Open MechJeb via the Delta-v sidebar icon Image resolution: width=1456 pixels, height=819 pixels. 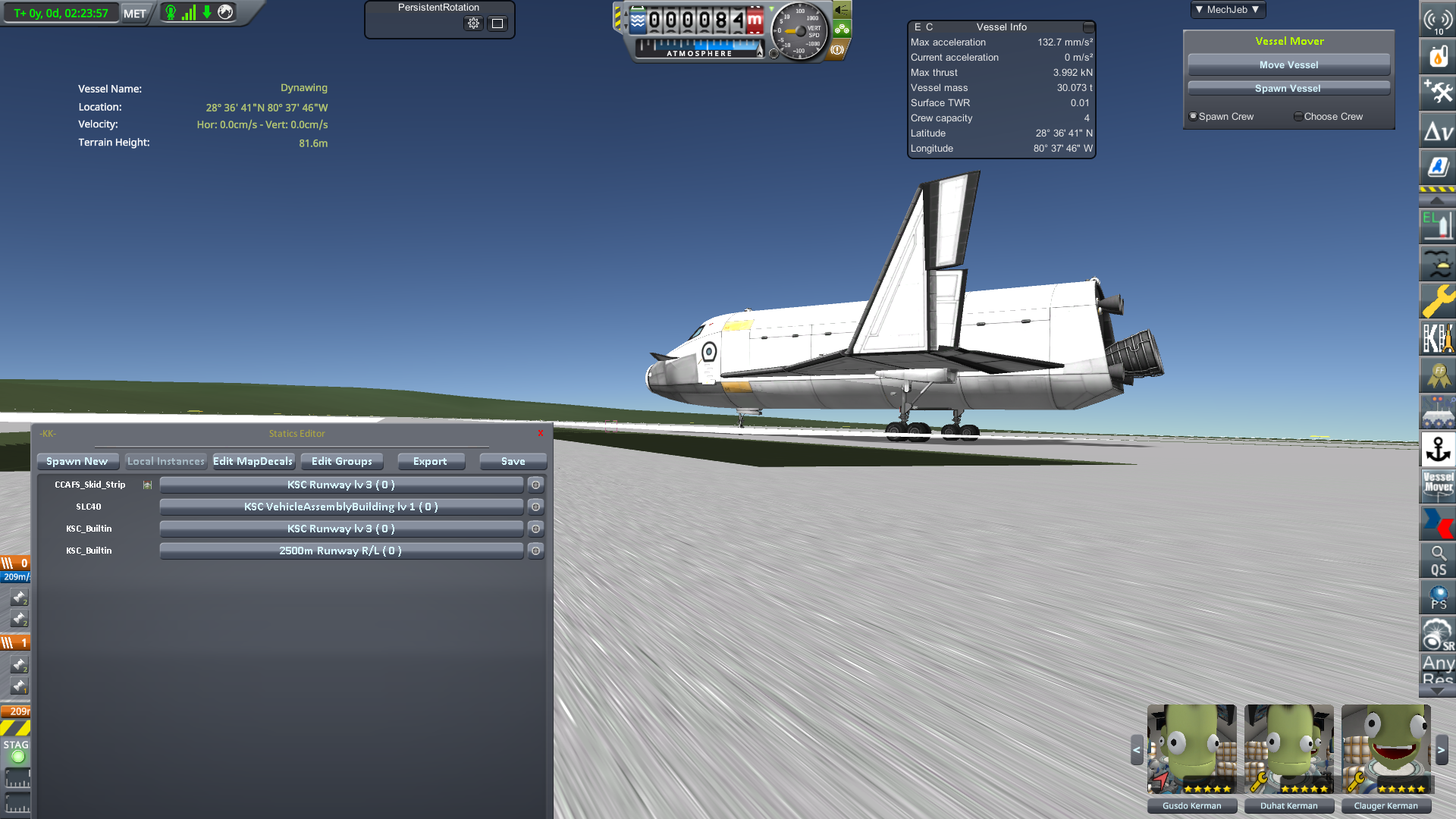click(x=1438, y=130)
